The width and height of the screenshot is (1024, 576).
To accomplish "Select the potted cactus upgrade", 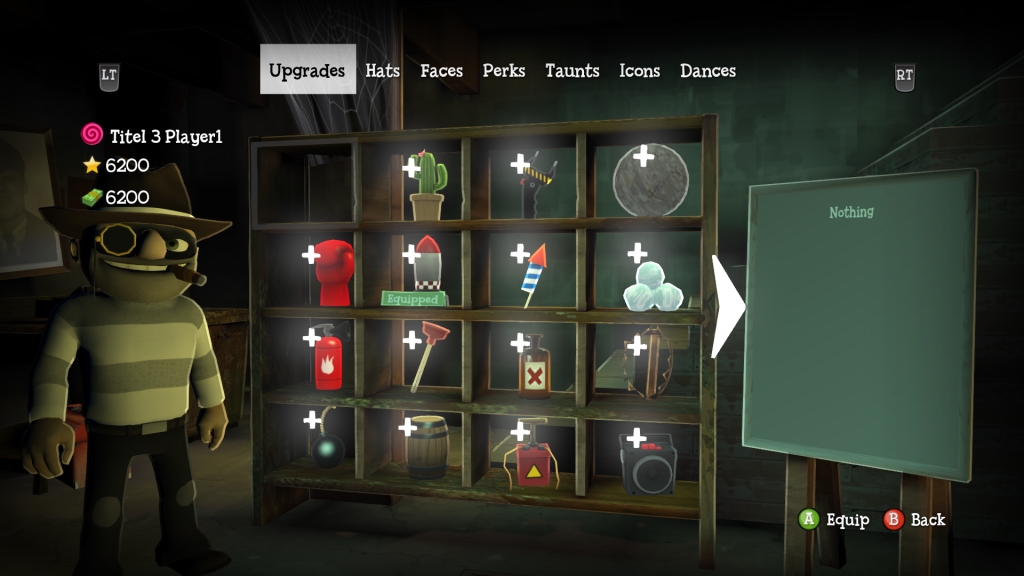I will pyautogui.click(x=426, y=186).
